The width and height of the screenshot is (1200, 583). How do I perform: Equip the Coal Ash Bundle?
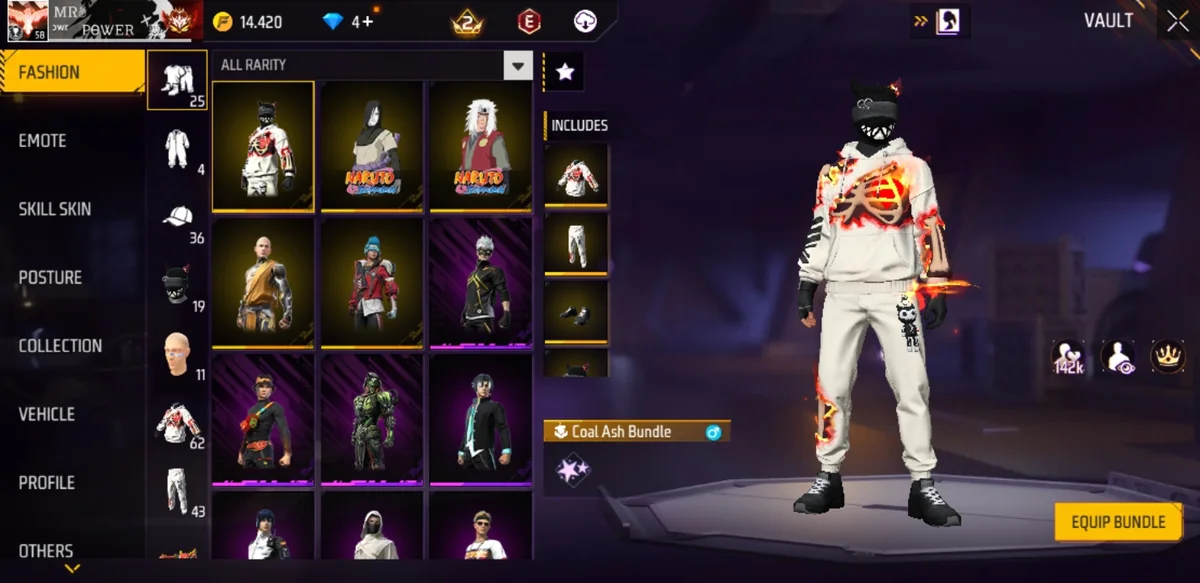pyautogui.click(x=1118, y=522)
